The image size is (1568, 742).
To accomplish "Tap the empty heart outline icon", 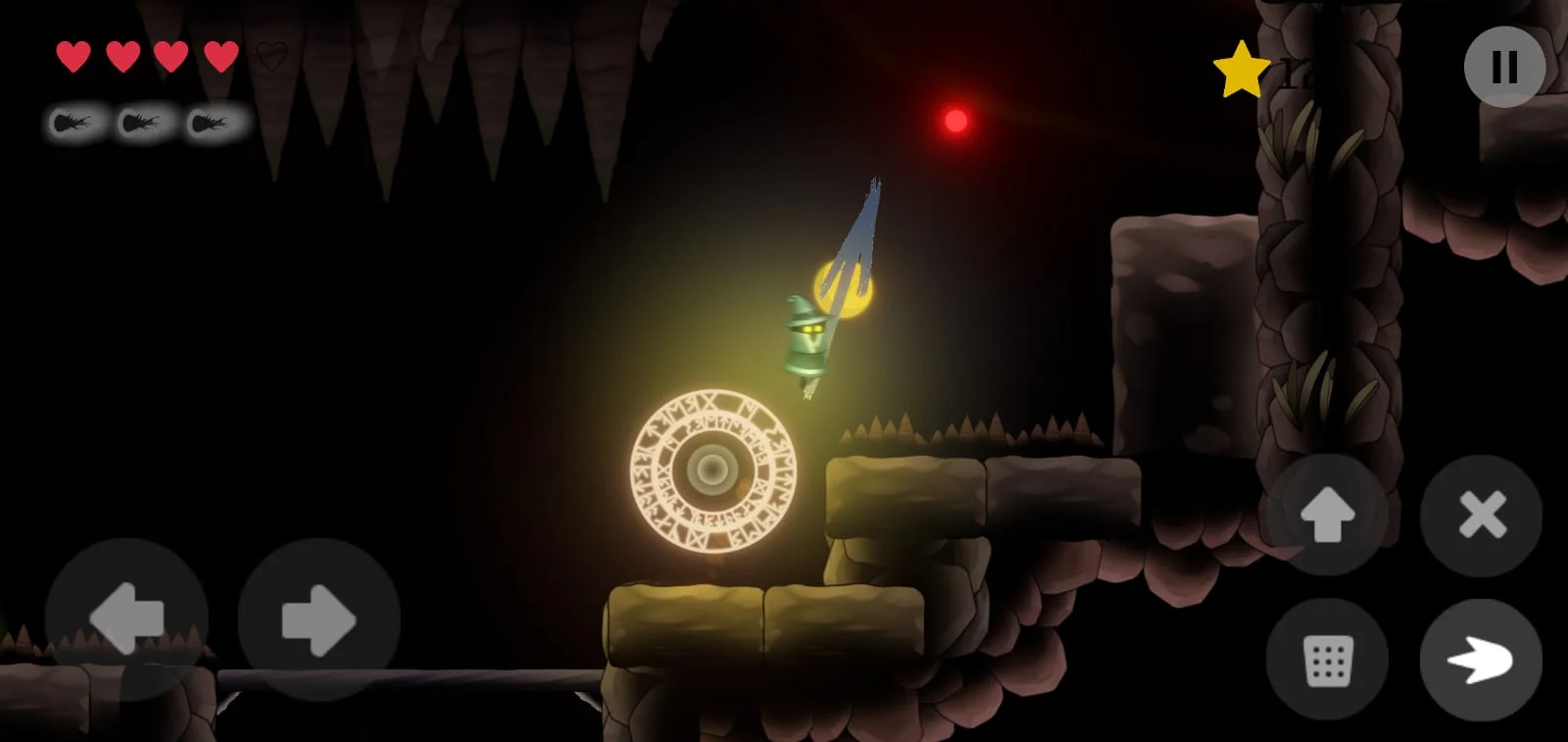I will pos(271,56).
